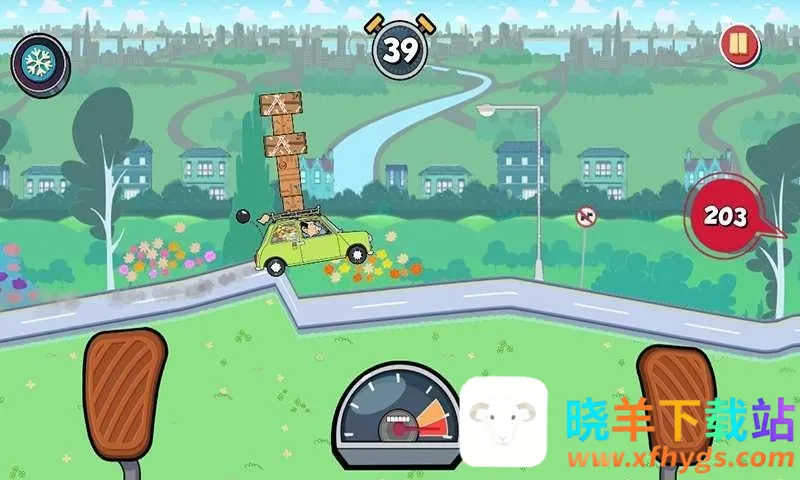800x480 pixels.
Task: Tap the left brake pedal
Action: [x=124, y=388]
